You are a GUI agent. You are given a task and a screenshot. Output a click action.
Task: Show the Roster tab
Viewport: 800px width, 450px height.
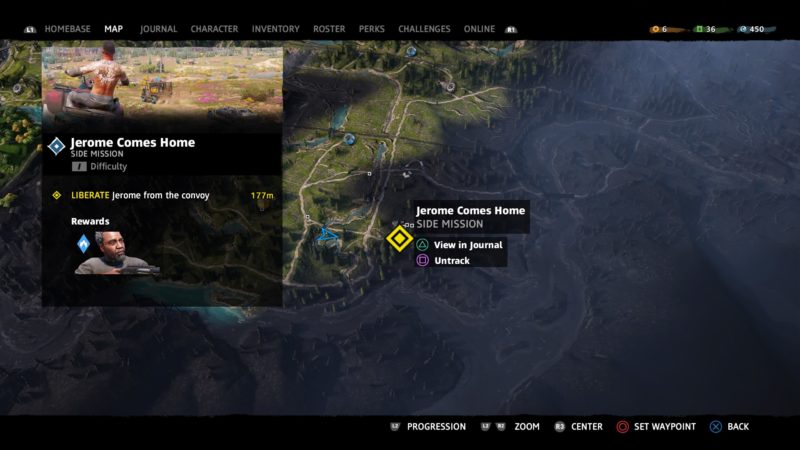(329, 29)
